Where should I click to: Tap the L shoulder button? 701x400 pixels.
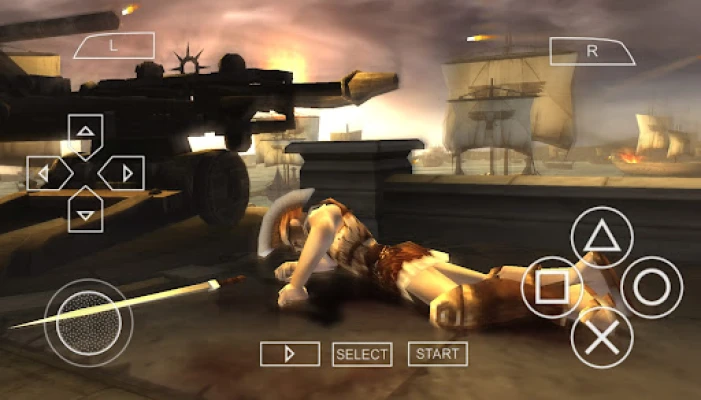point(113,46)
